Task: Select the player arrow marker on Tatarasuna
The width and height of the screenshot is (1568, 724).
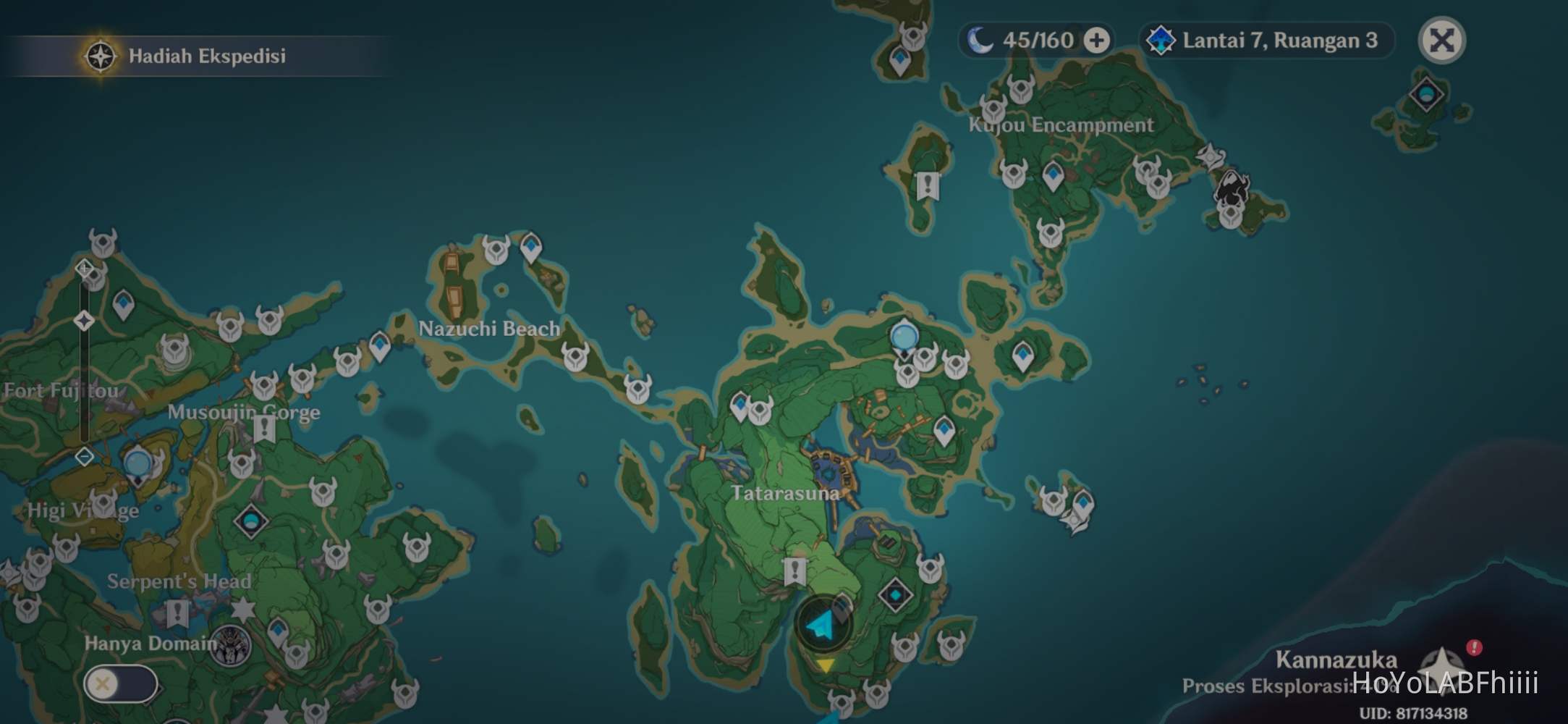Action: [820, 625]
